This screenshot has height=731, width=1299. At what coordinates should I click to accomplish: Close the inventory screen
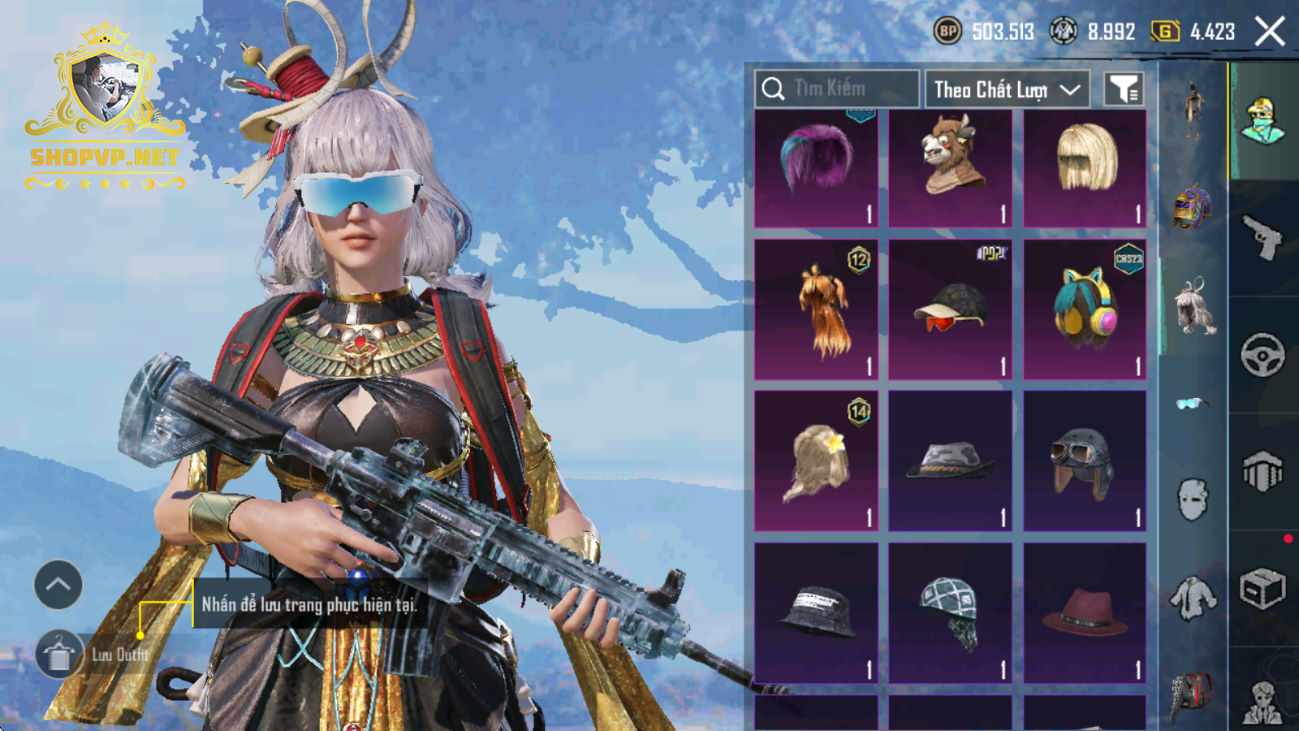pos(1270,32)
